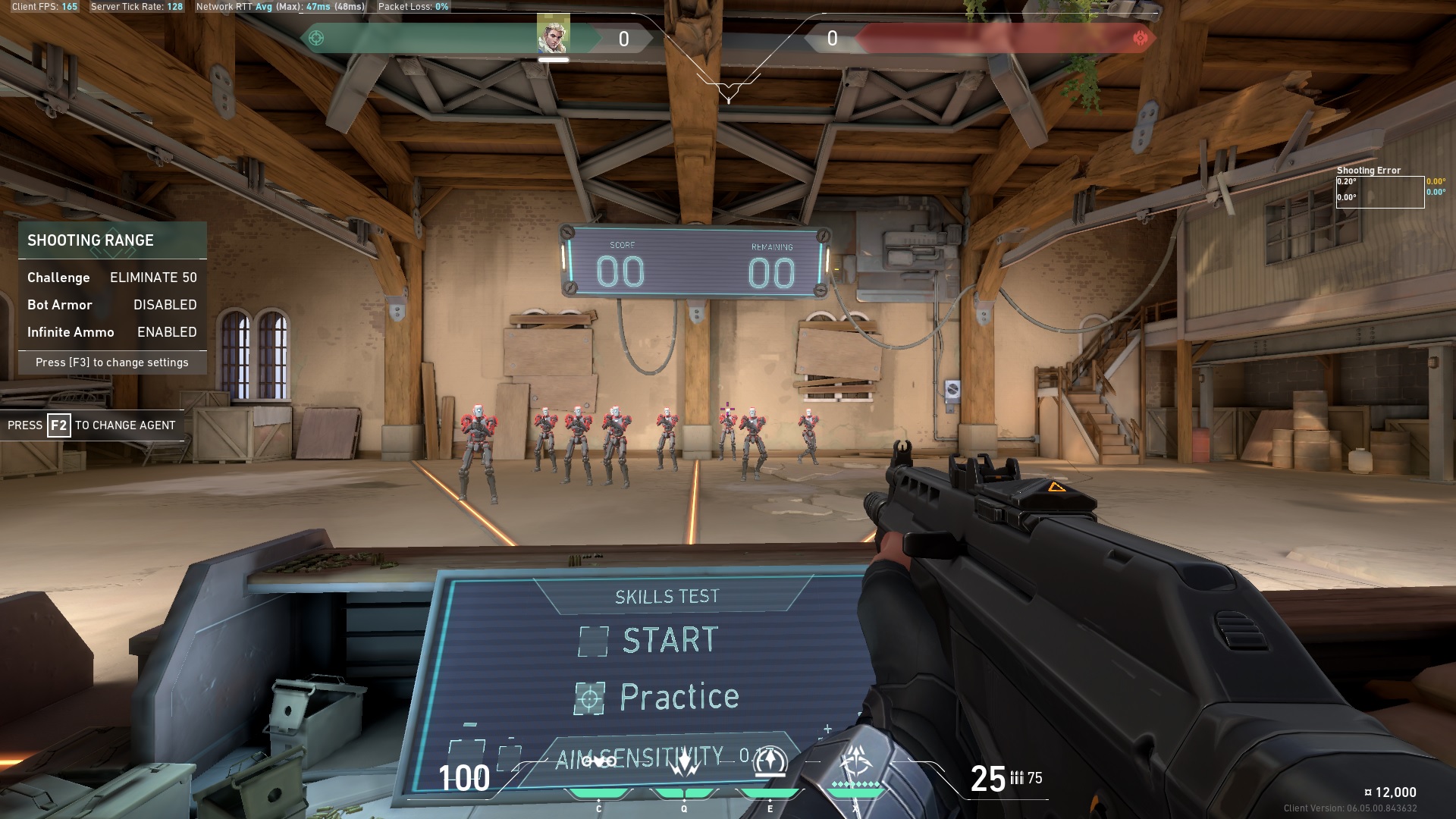
Task: Choose START on the Skills Test panel
Action: coord(669,641)
